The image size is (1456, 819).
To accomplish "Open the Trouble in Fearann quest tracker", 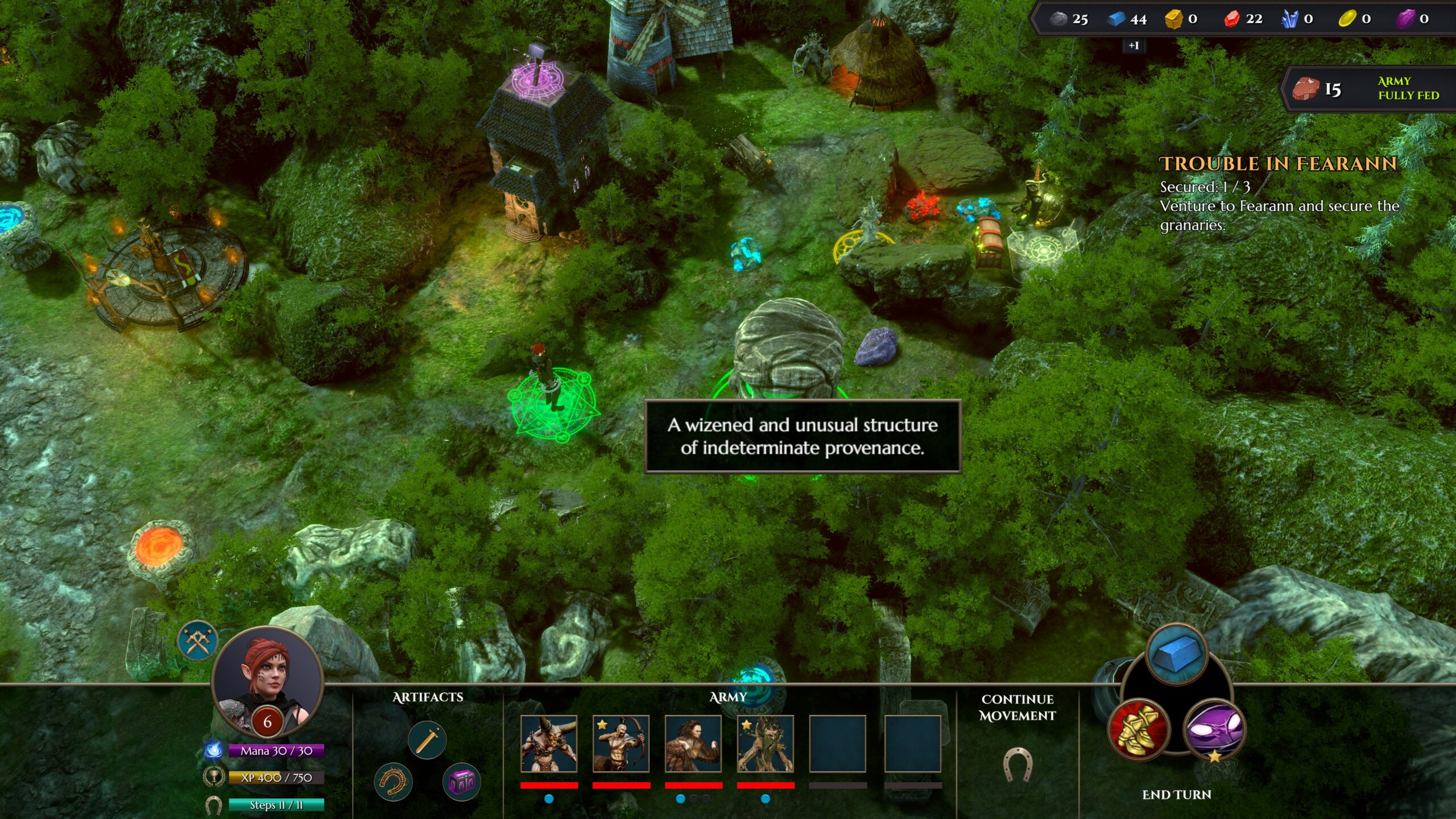I will pyautogui.click(x=1279, y=164).
